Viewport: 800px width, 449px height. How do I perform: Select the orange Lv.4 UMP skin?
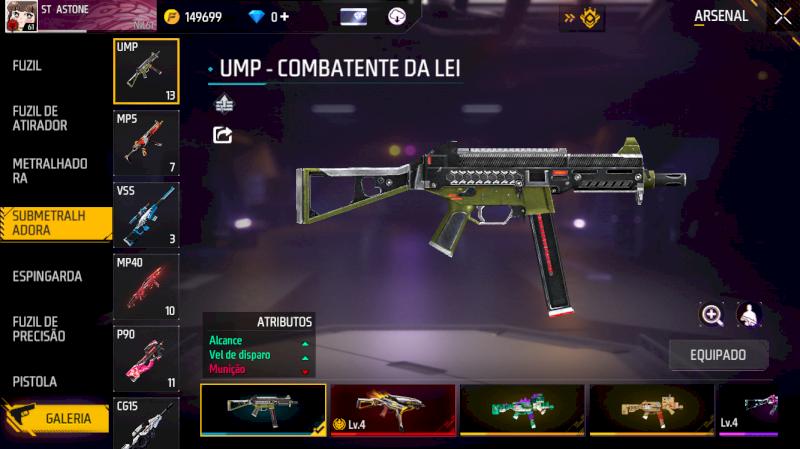(x=393, y=410)
